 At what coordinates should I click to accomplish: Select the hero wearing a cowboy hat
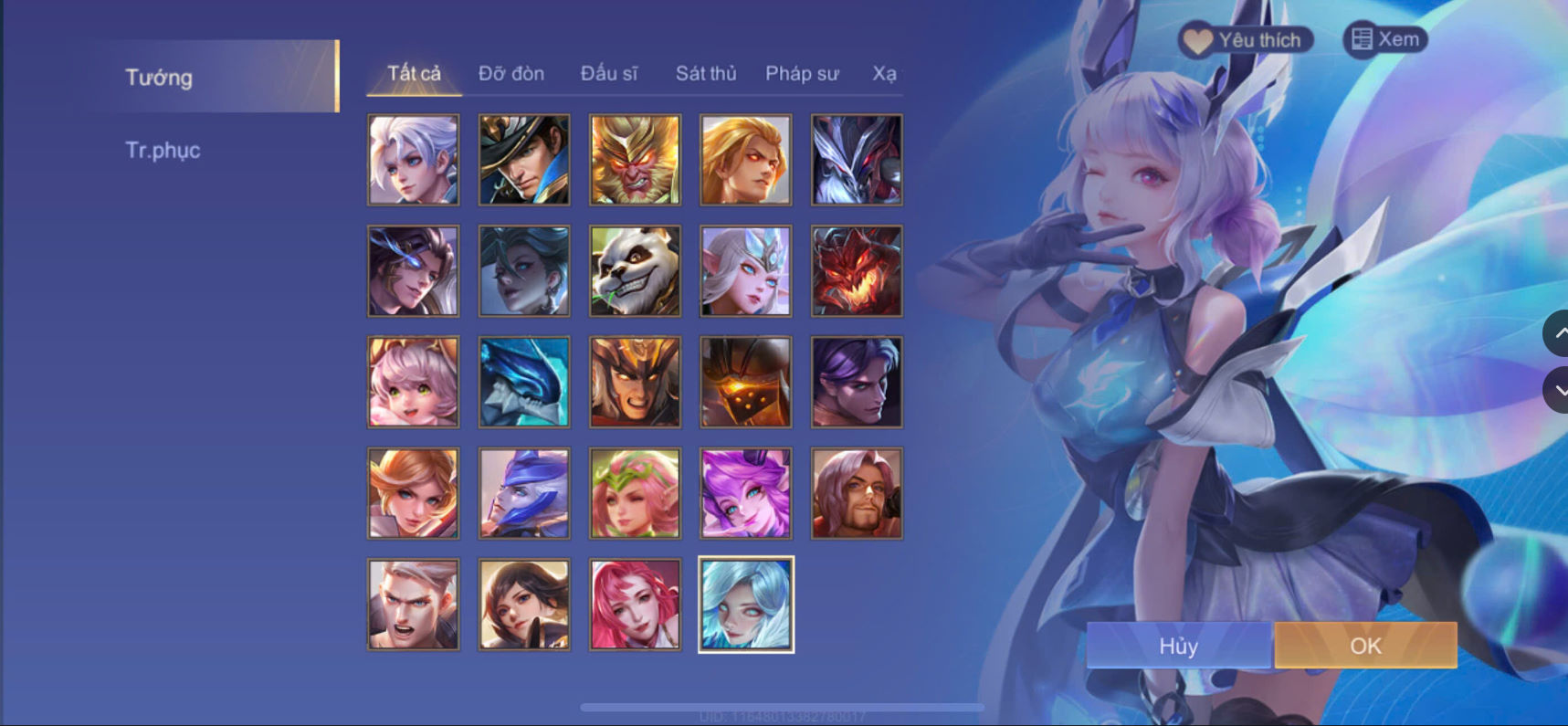pyautogui.click(x=523, y=159)
